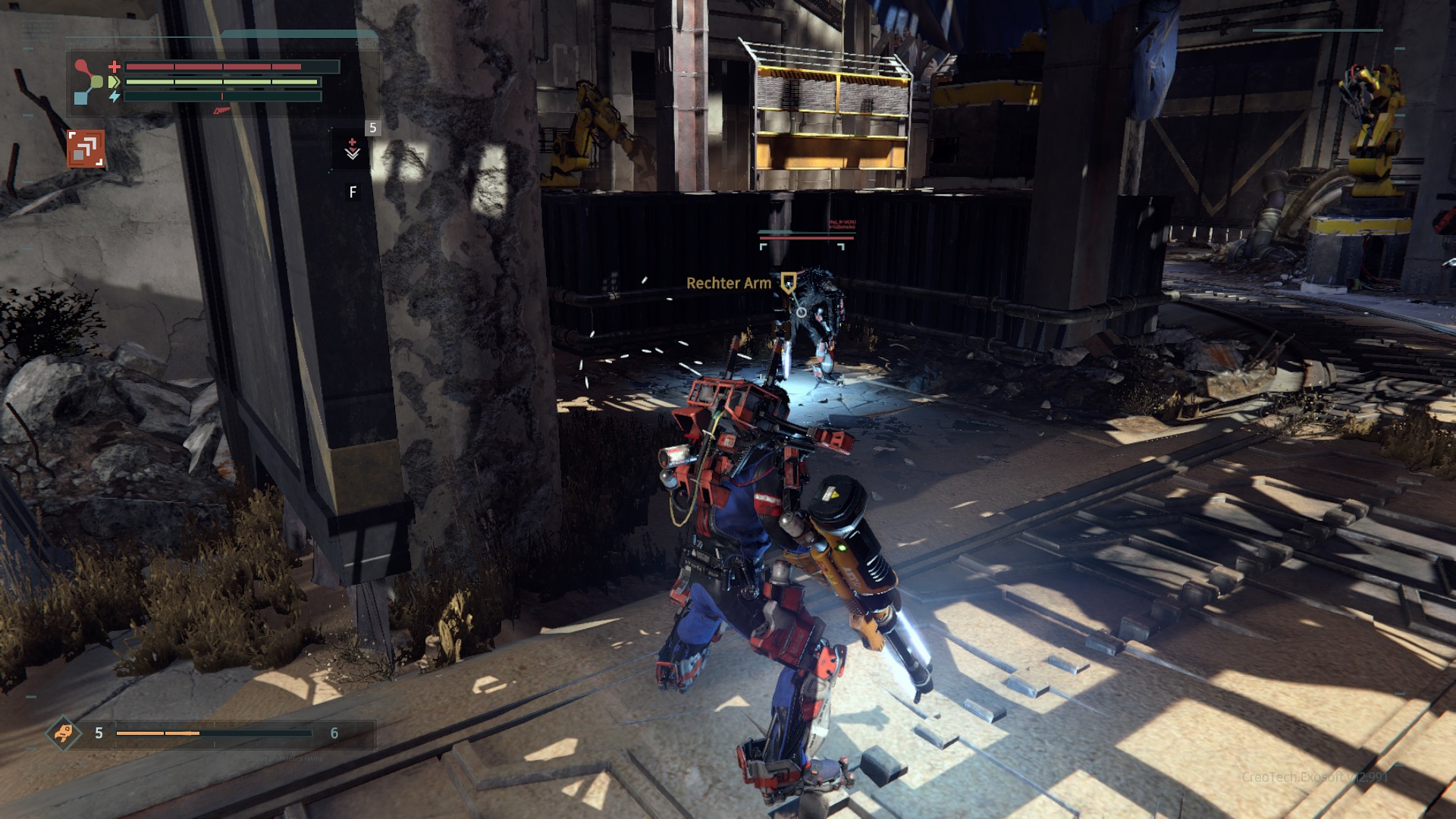Select the Rechter Arm target marker

[789, 284]
